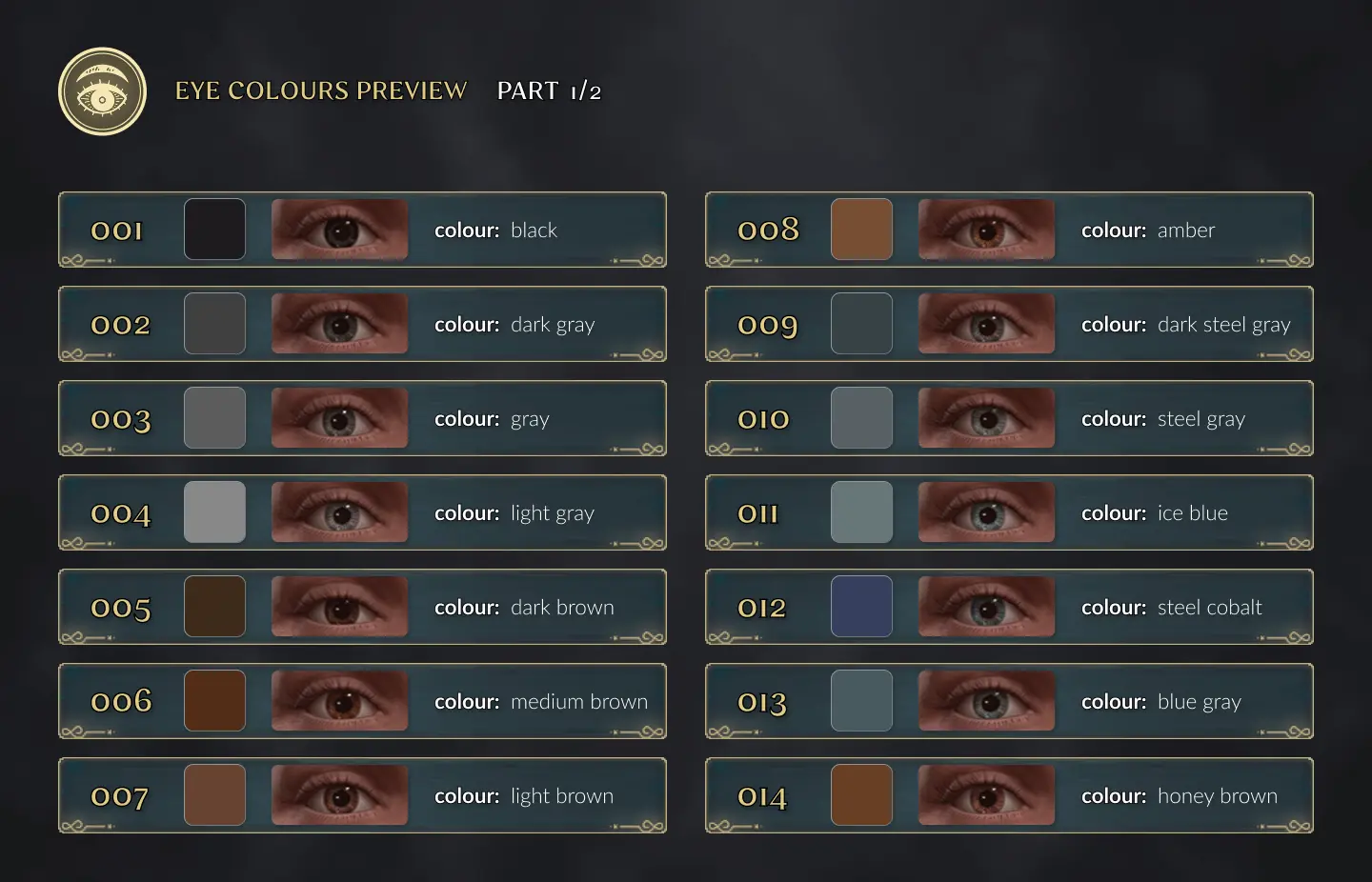Screen dimensions: 1372x882
Task: Pick the light gray colour swatch
Action: 214,512
